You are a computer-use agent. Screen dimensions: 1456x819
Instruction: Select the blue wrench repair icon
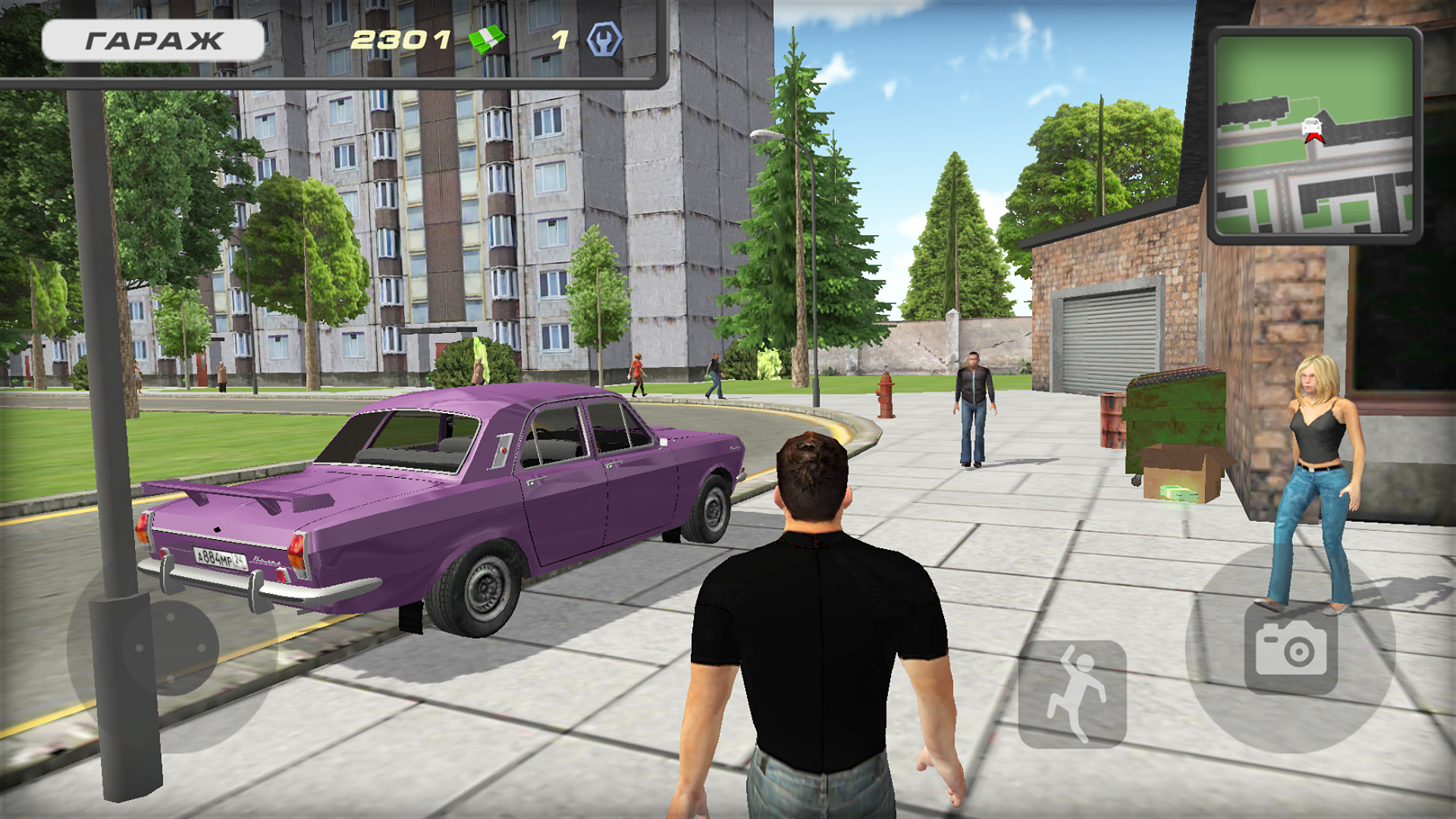coord(604,39)
